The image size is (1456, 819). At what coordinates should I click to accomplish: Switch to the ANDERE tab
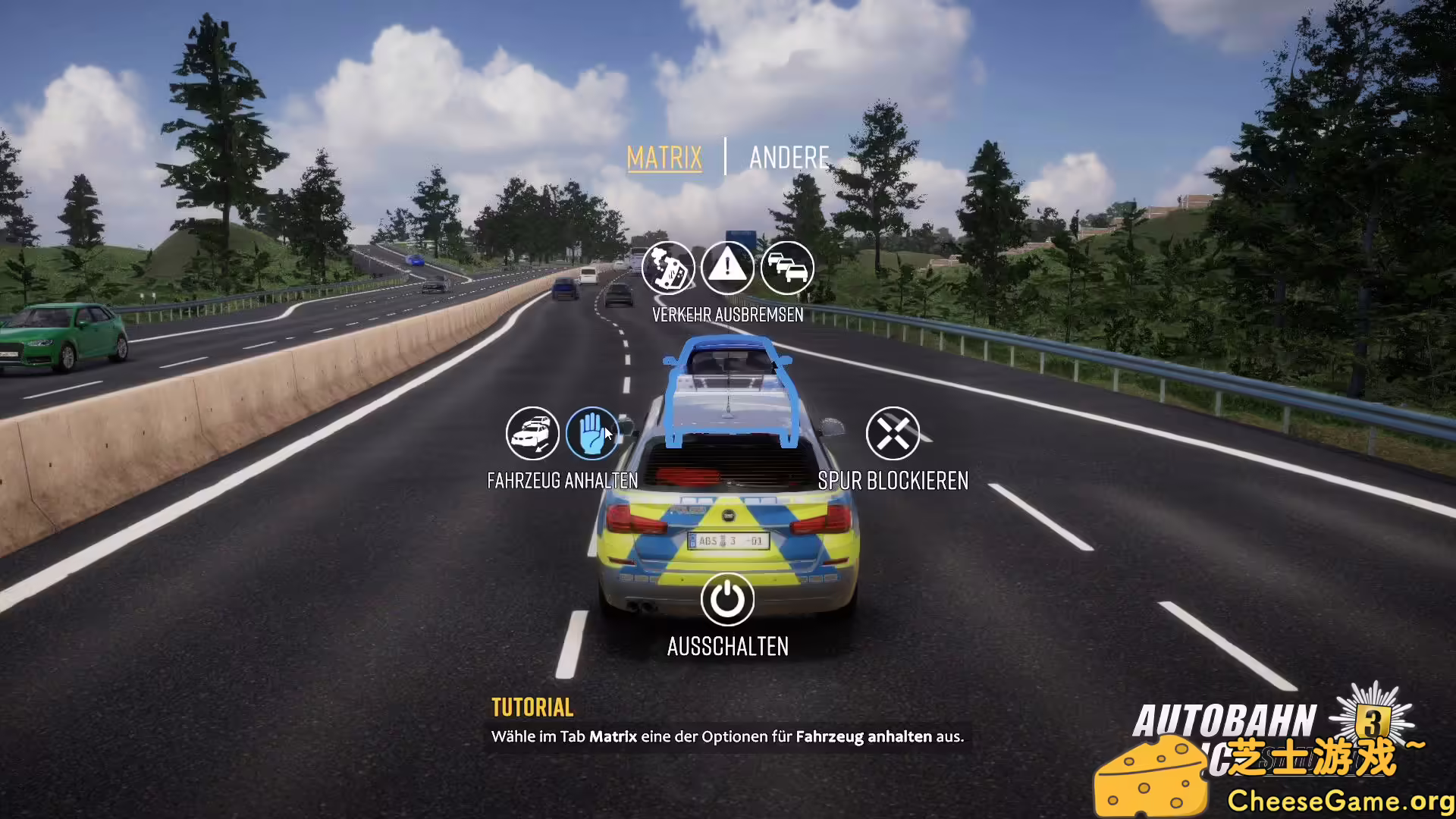pos(789,158)
